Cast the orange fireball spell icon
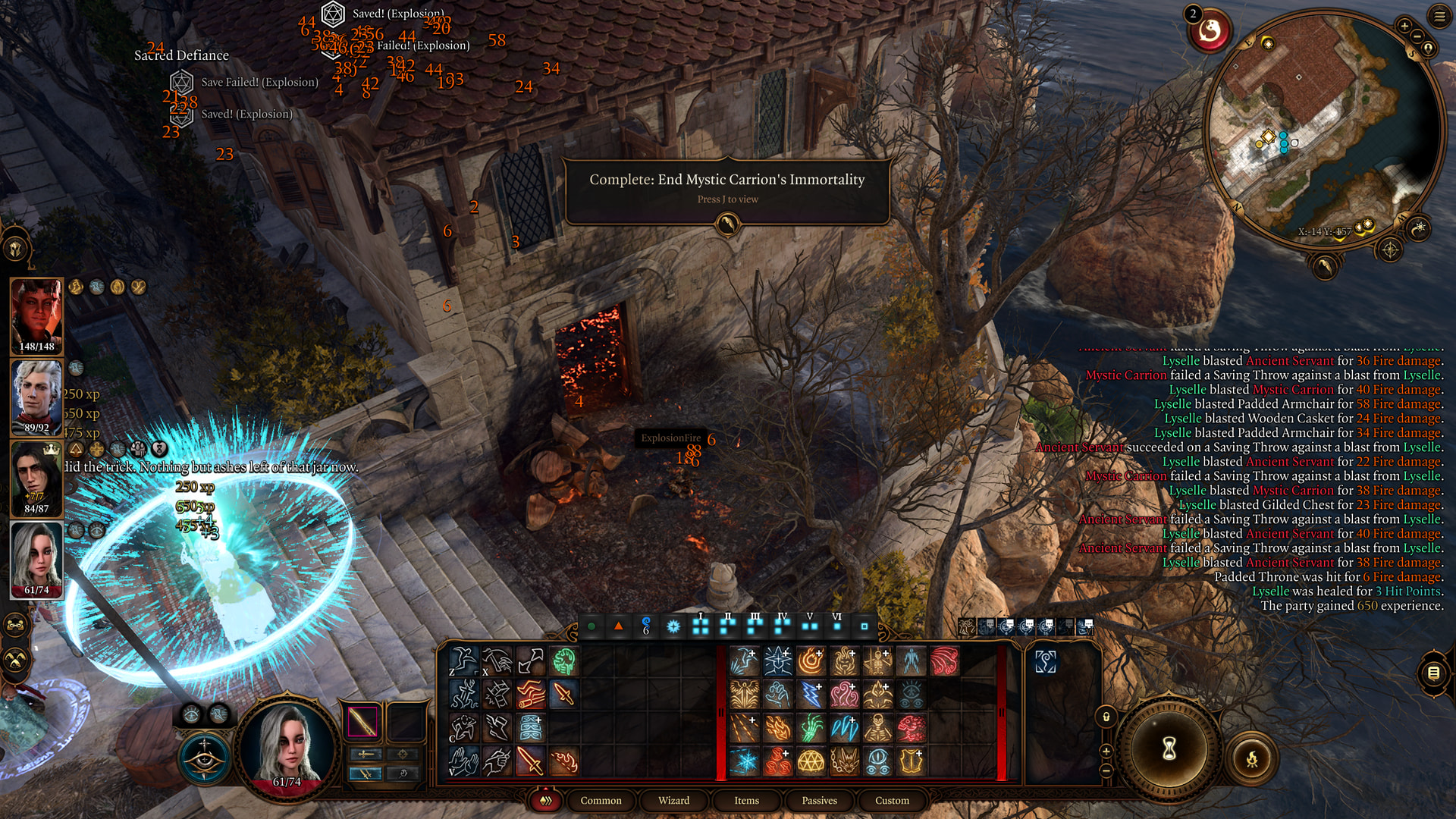Screen dimensions: 1456x819 tap(811, 661)
